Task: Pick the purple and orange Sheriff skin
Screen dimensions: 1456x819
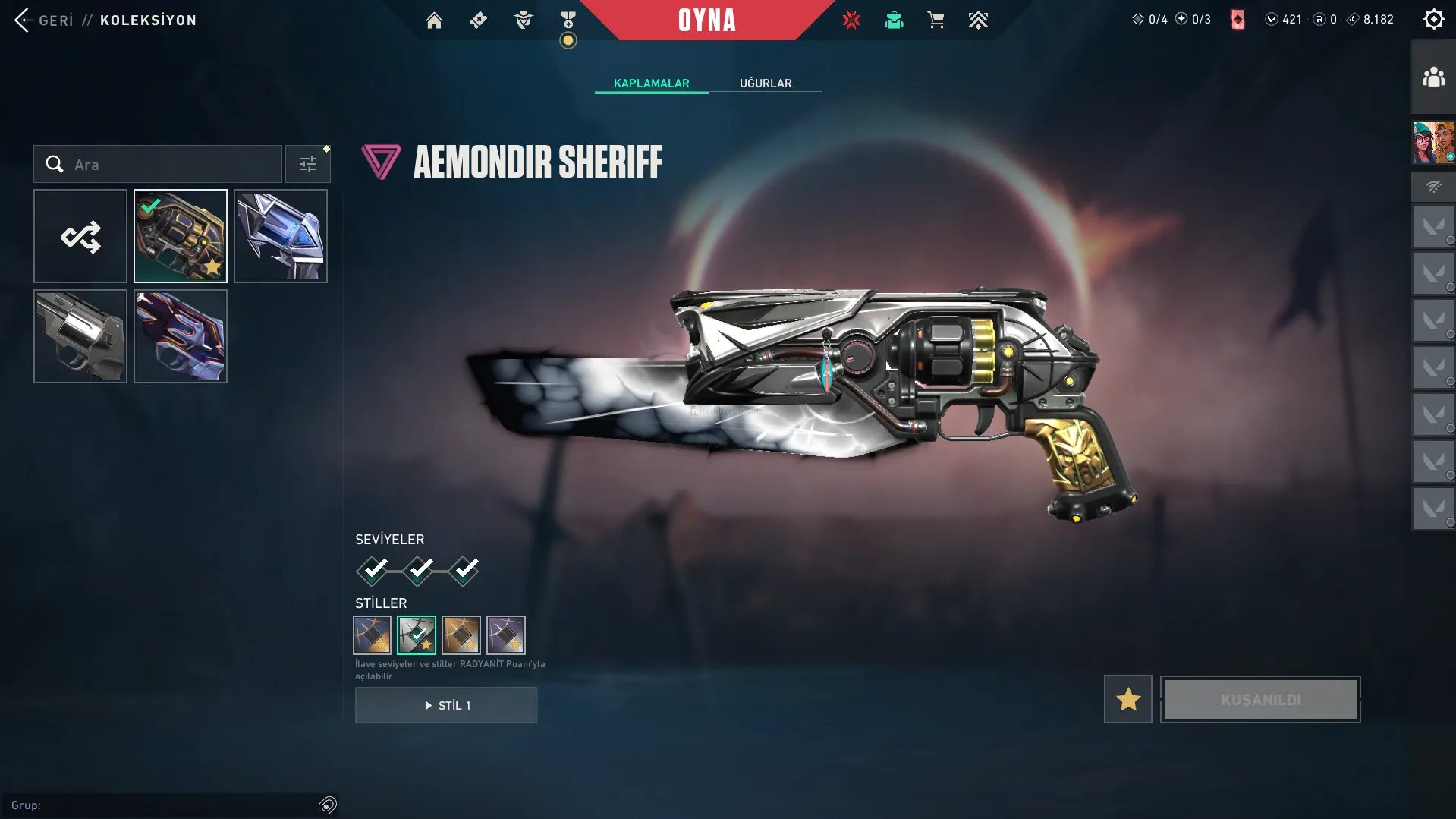Action: pyautogui.click(x=181, y=336)
